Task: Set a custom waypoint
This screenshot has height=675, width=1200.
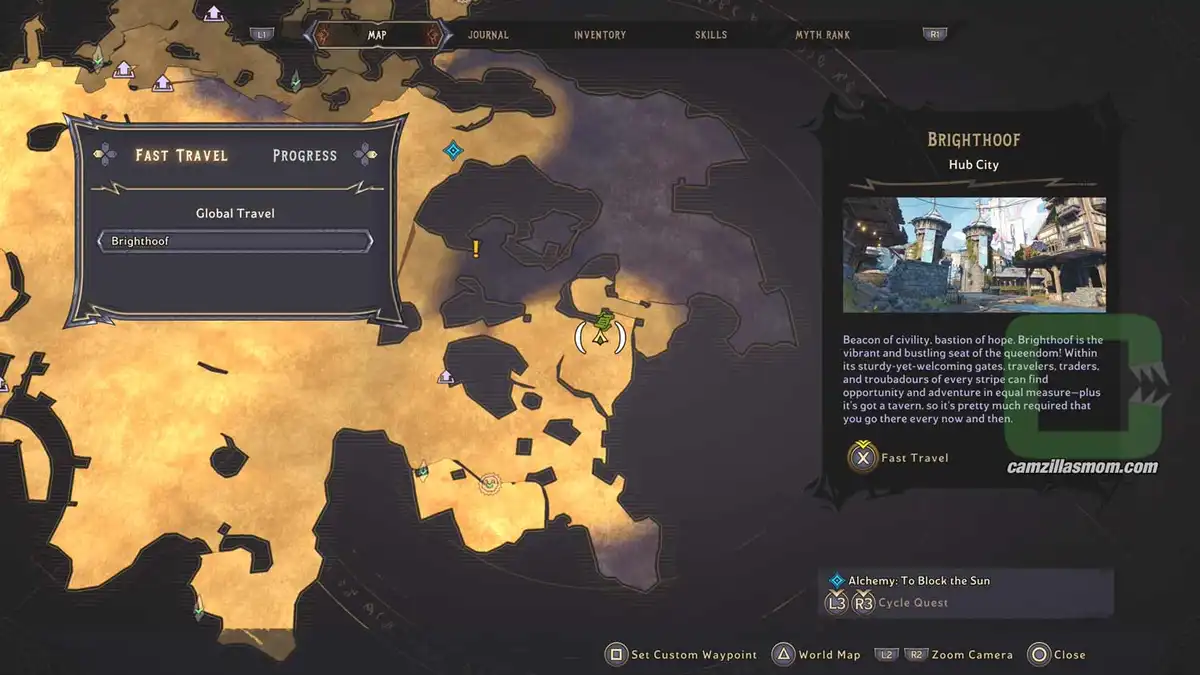Action: (x=682, y=655)
